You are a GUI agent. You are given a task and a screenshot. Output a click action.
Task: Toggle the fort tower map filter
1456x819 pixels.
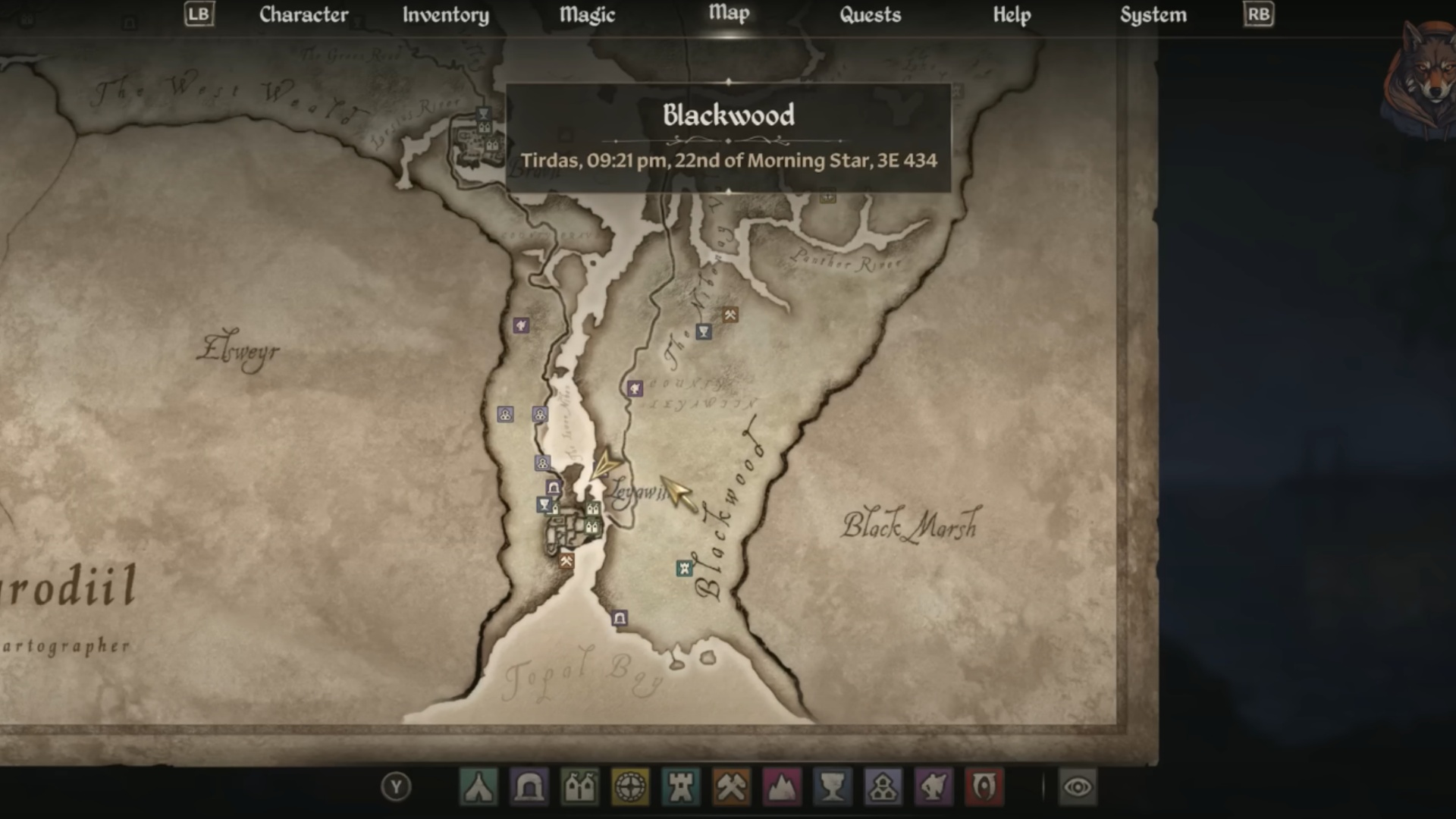tap(681, 787)
